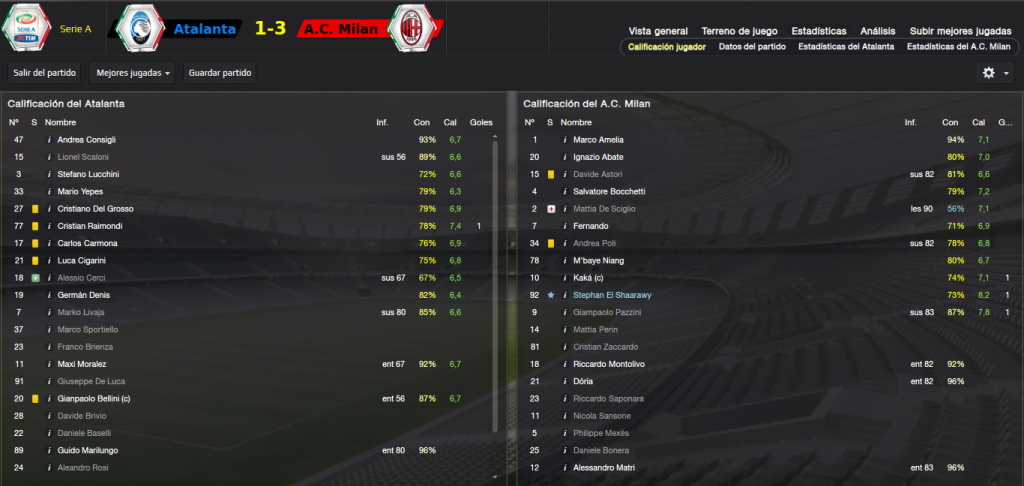Viewport: 1024px width, 486px height.
Task: Select the Calificación jugador subtab
Action: tap(667, 46)
